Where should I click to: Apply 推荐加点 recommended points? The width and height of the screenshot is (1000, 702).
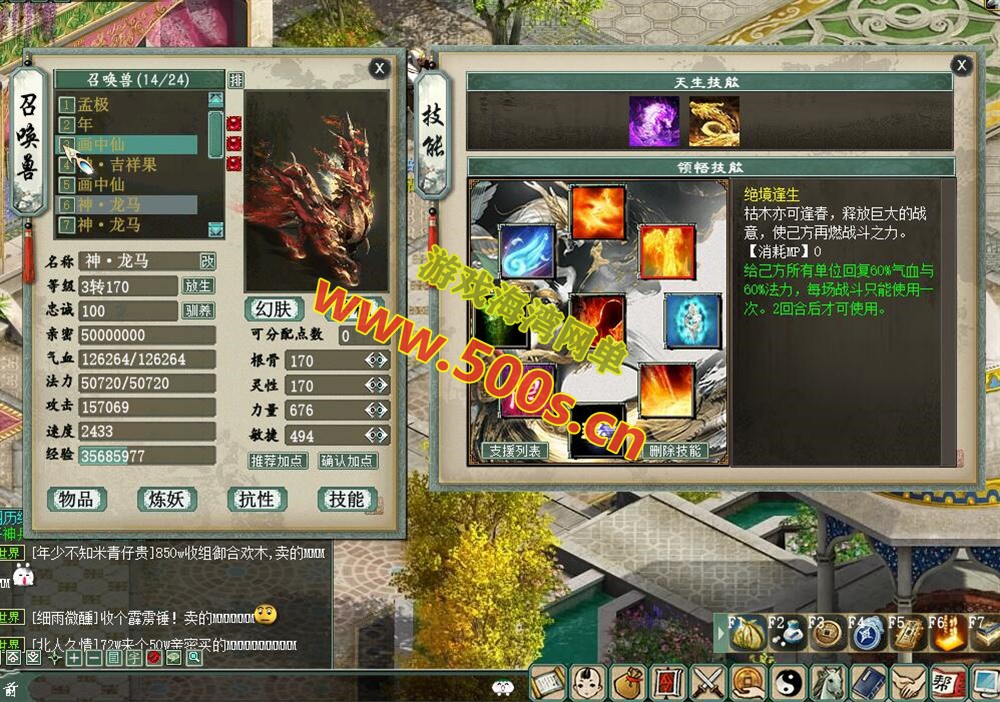point(278,461)
